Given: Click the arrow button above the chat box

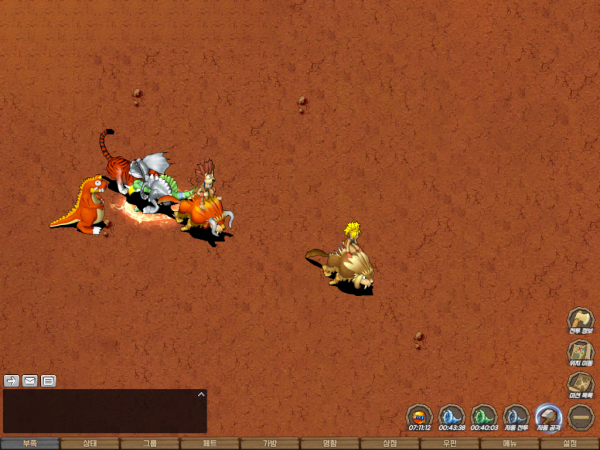Looking at the screenshot, I should [x=12, y=380].
